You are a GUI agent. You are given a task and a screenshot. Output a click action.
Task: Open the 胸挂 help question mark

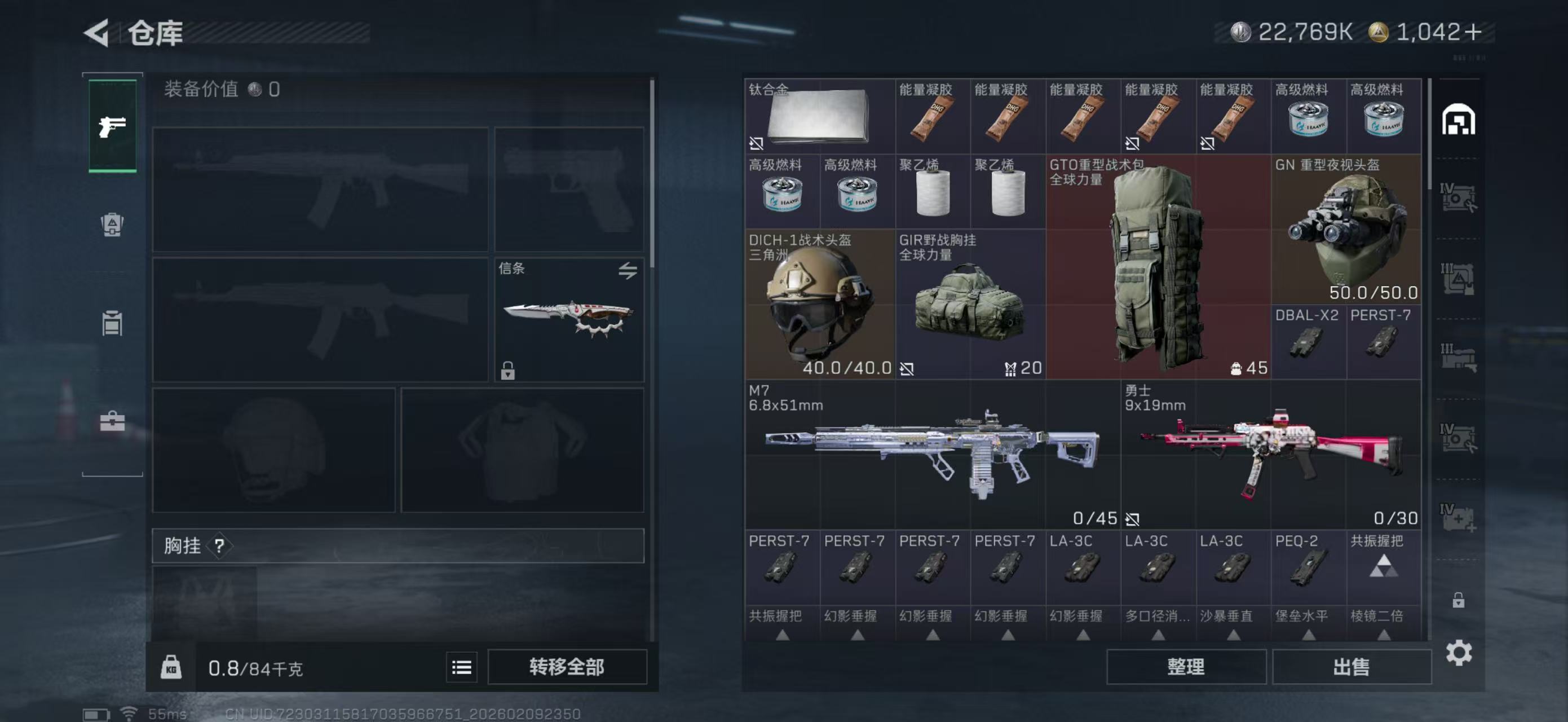(x=219, y=546)
